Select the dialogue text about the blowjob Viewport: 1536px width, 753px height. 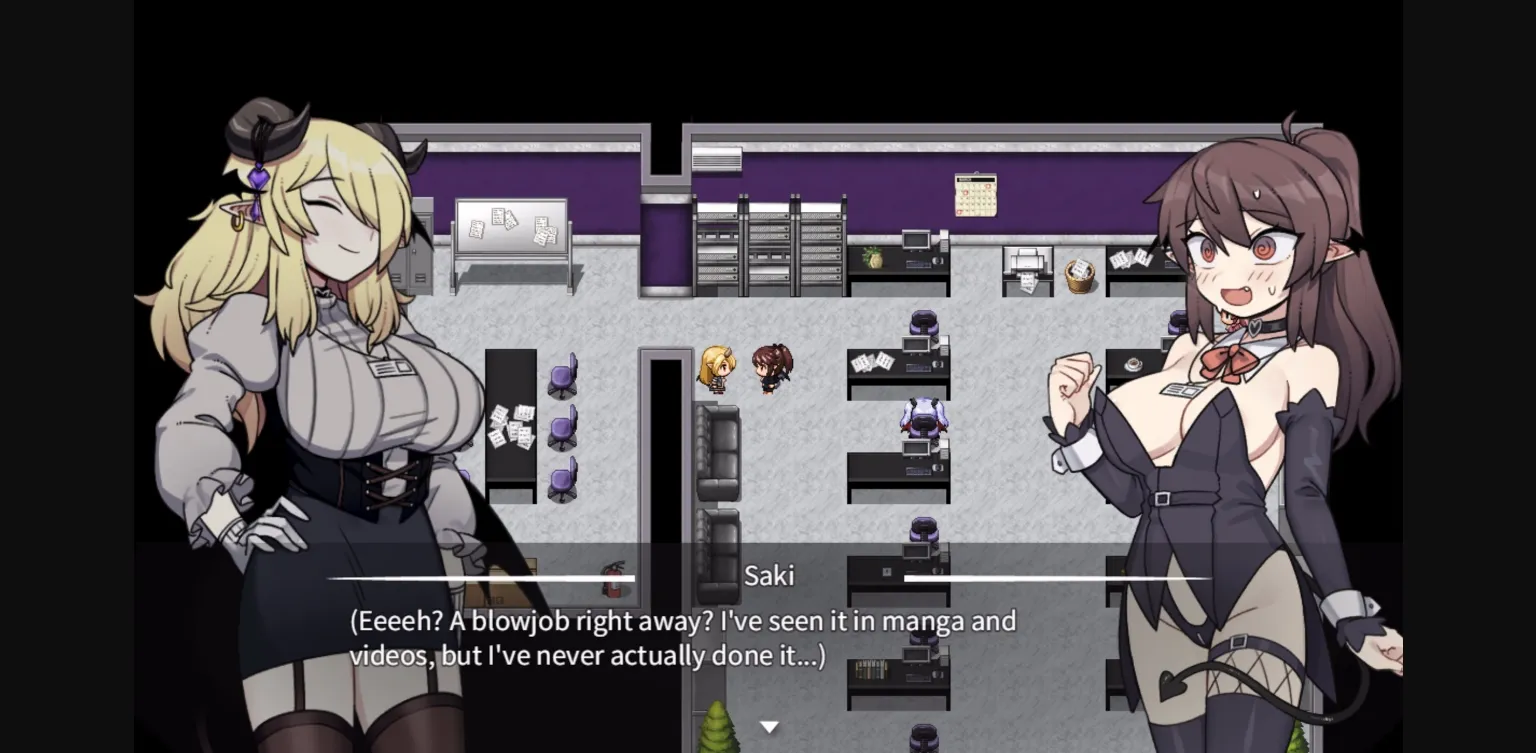[x=684, y=638]
